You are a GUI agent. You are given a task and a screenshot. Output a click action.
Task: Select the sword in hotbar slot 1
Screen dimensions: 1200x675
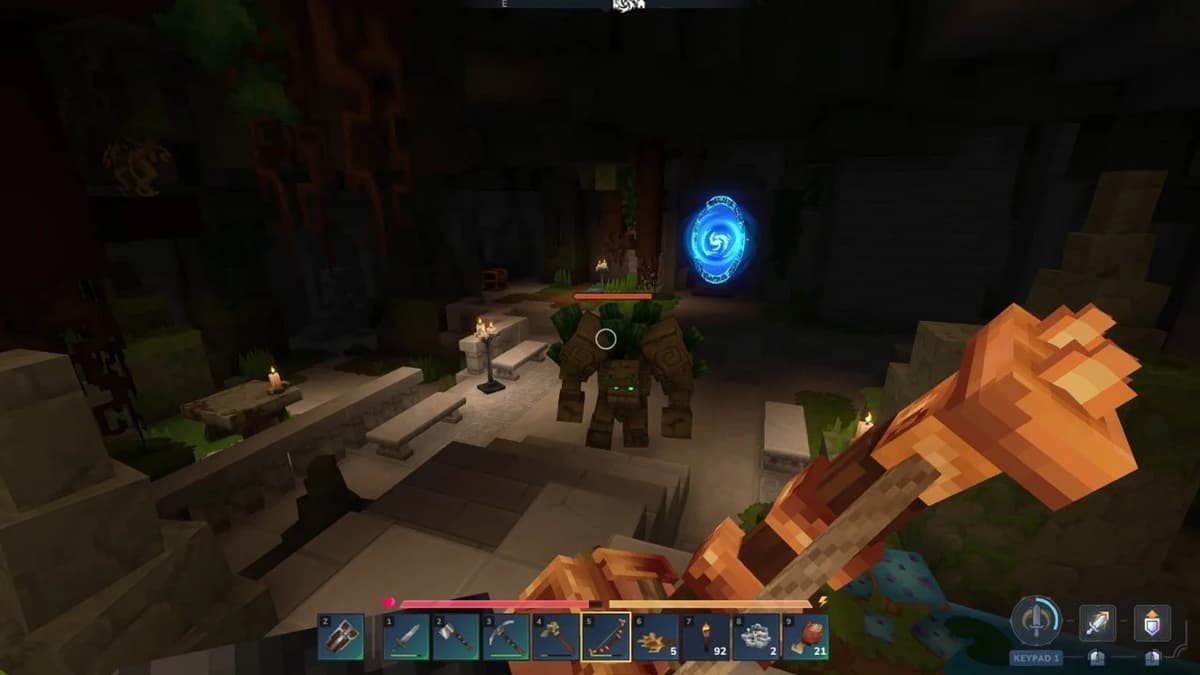[x=406, y=638]
